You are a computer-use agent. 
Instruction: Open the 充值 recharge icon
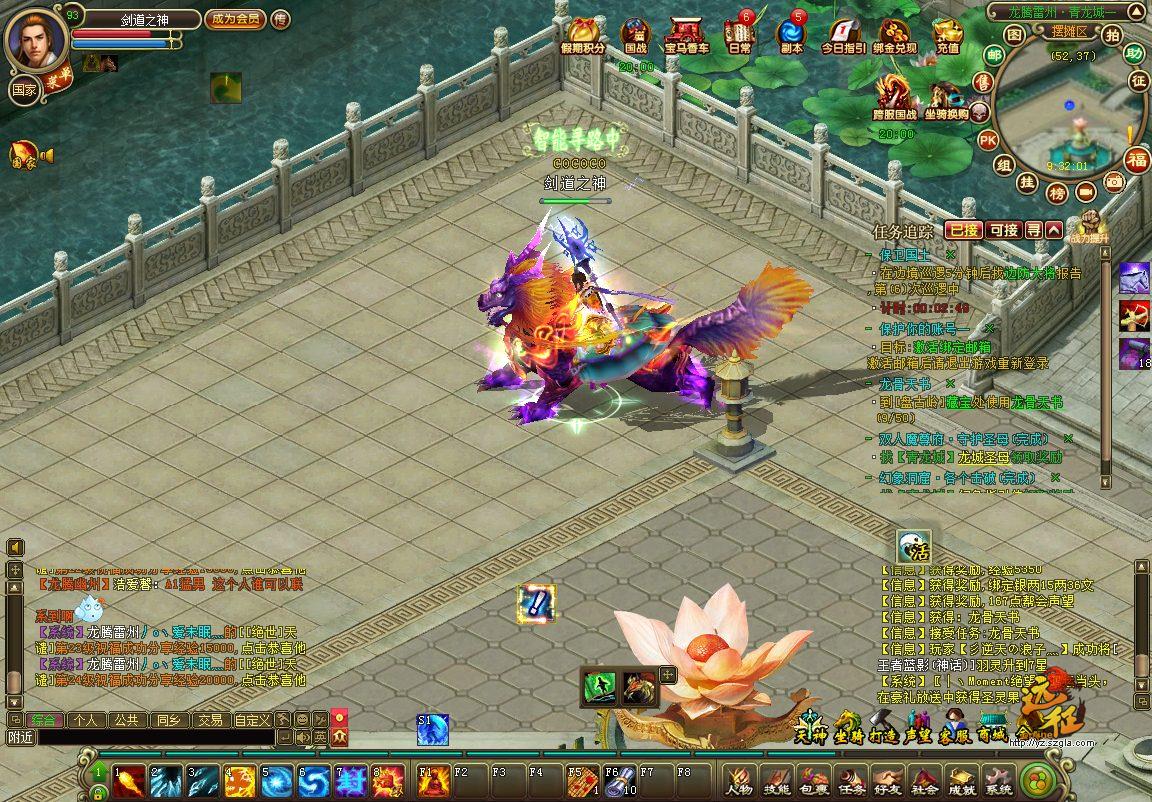(948, 35)
